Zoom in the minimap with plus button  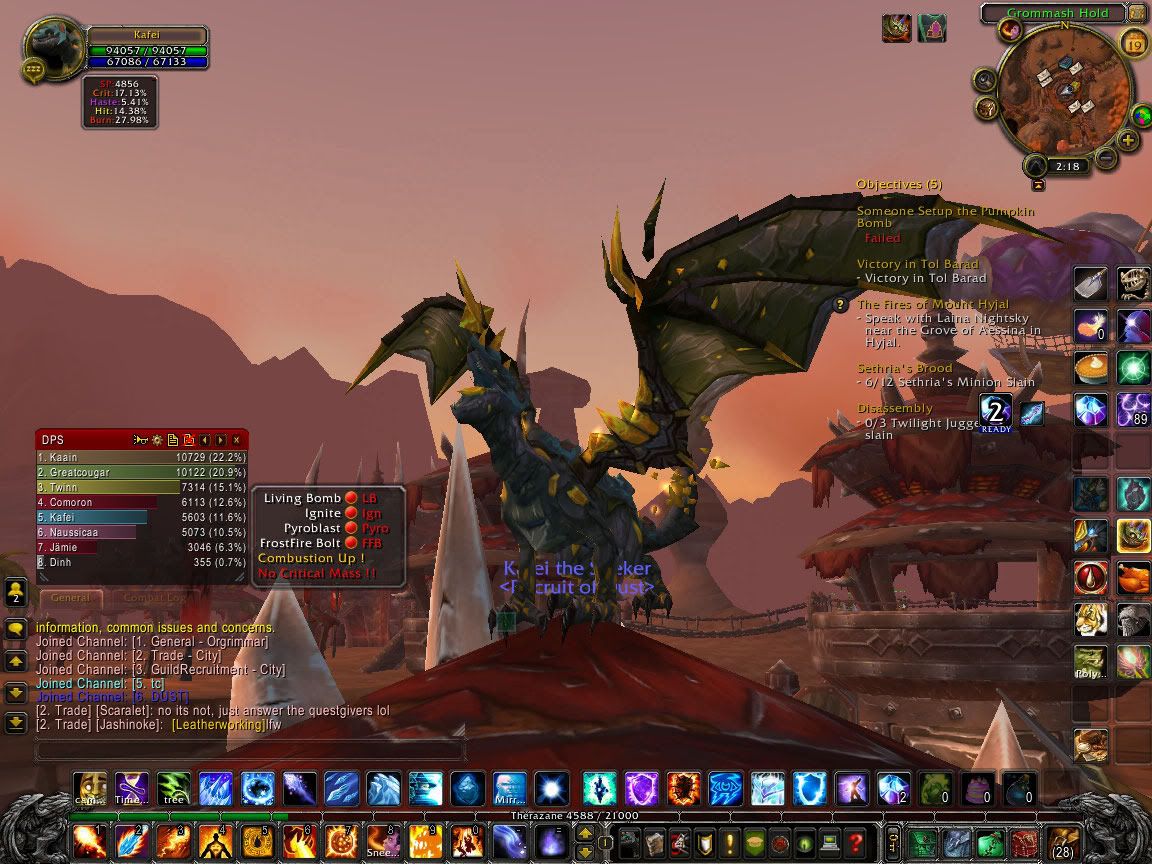[x=1129, y=141]
